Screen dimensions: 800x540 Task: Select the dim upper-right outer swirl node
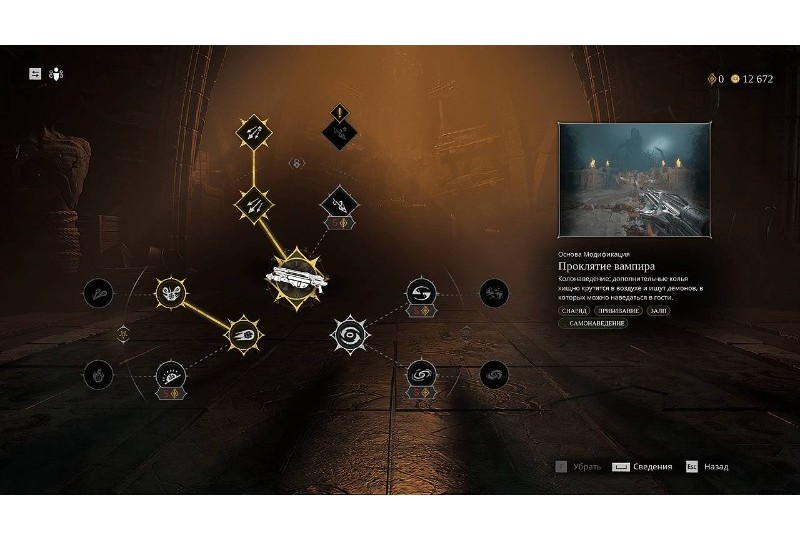tap(494, 292)
